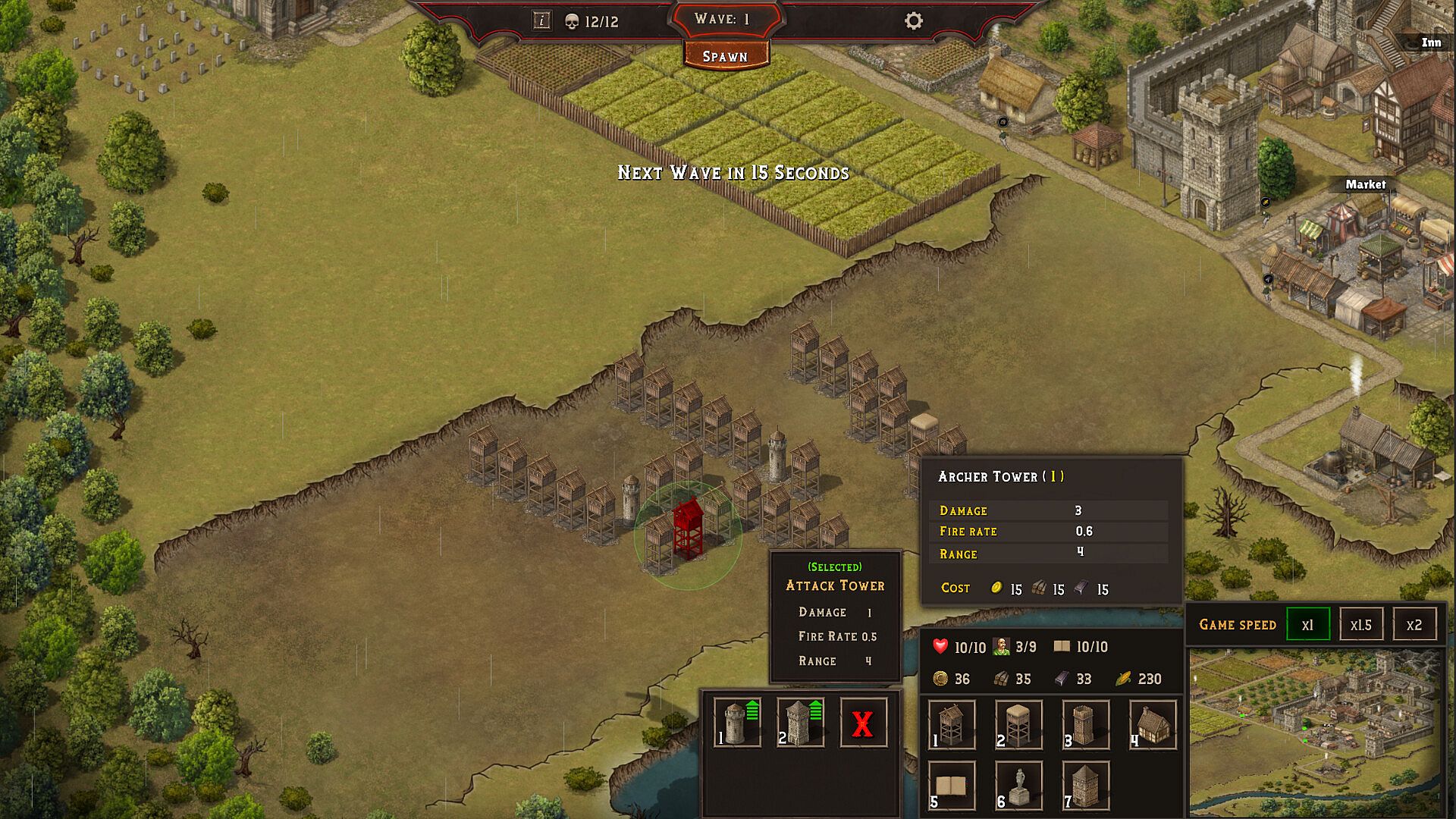Select tall wooden tower build slot 3
The width and height of the screenshot is (1456, 819).
point(1085,724)
